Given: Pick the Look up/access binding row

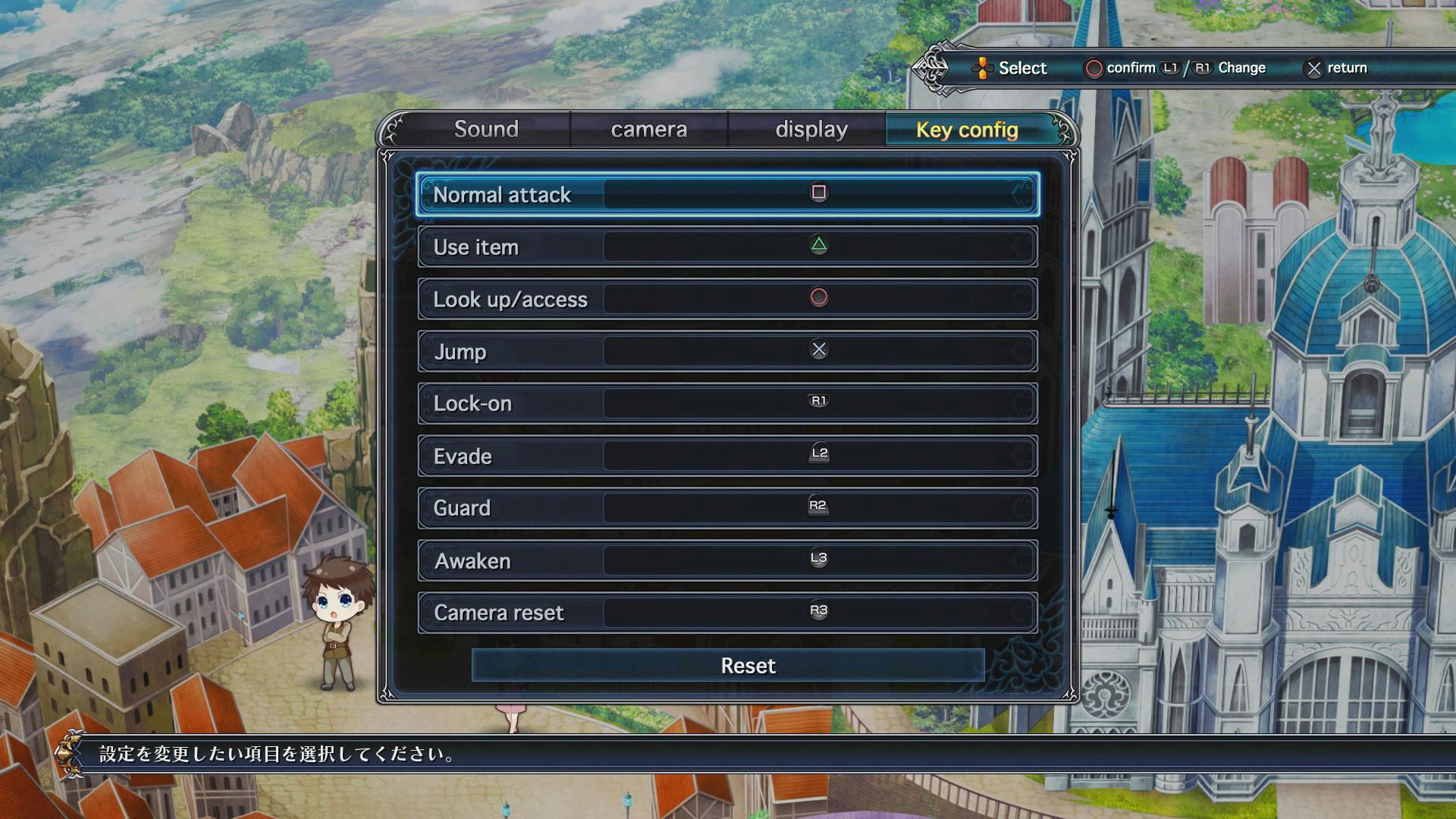Looking at the screenshot, I should (727, 299).
